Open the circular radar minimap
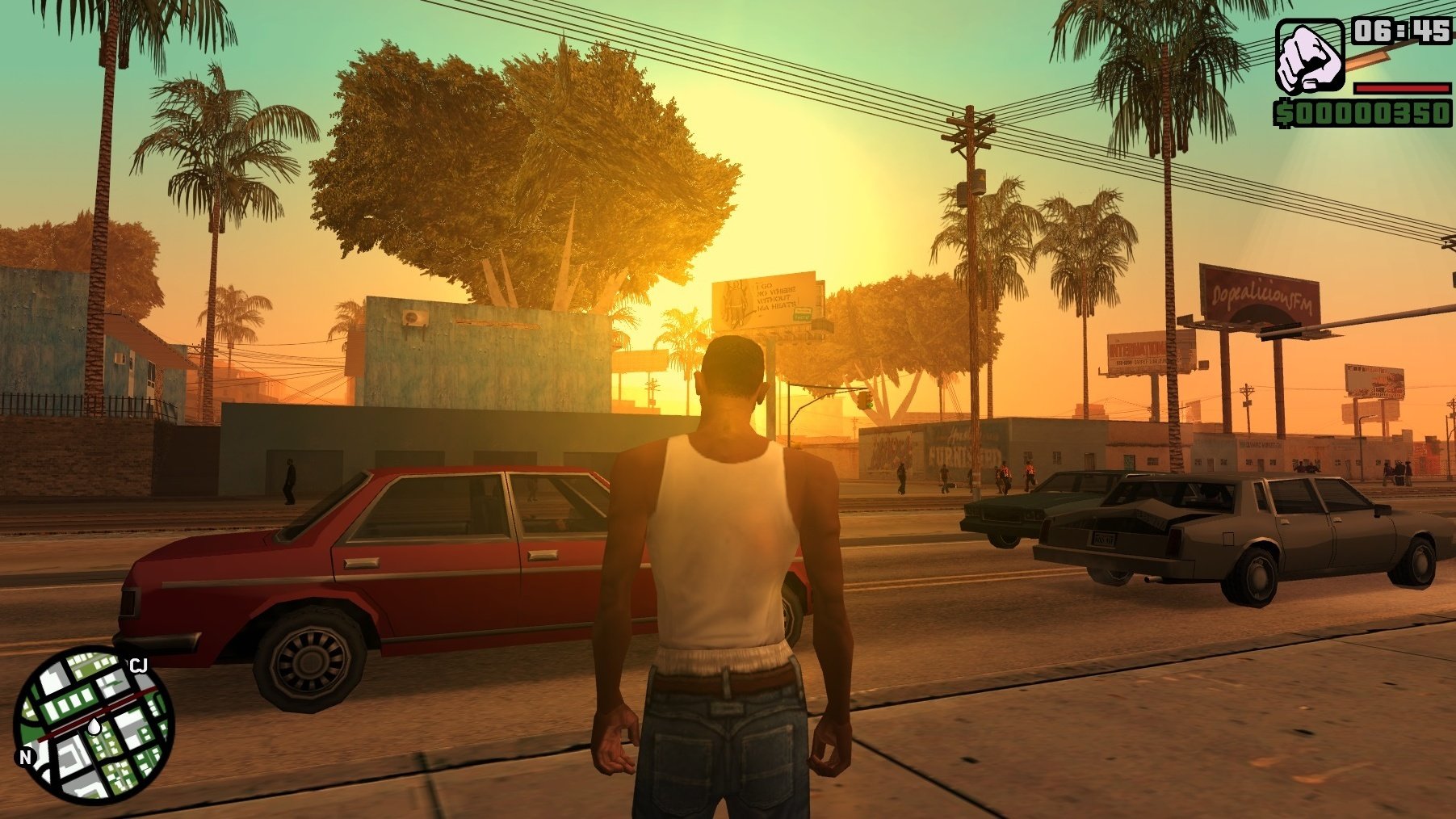Image resolution: width=1456 pixels, height=819 pixels. 94,724
